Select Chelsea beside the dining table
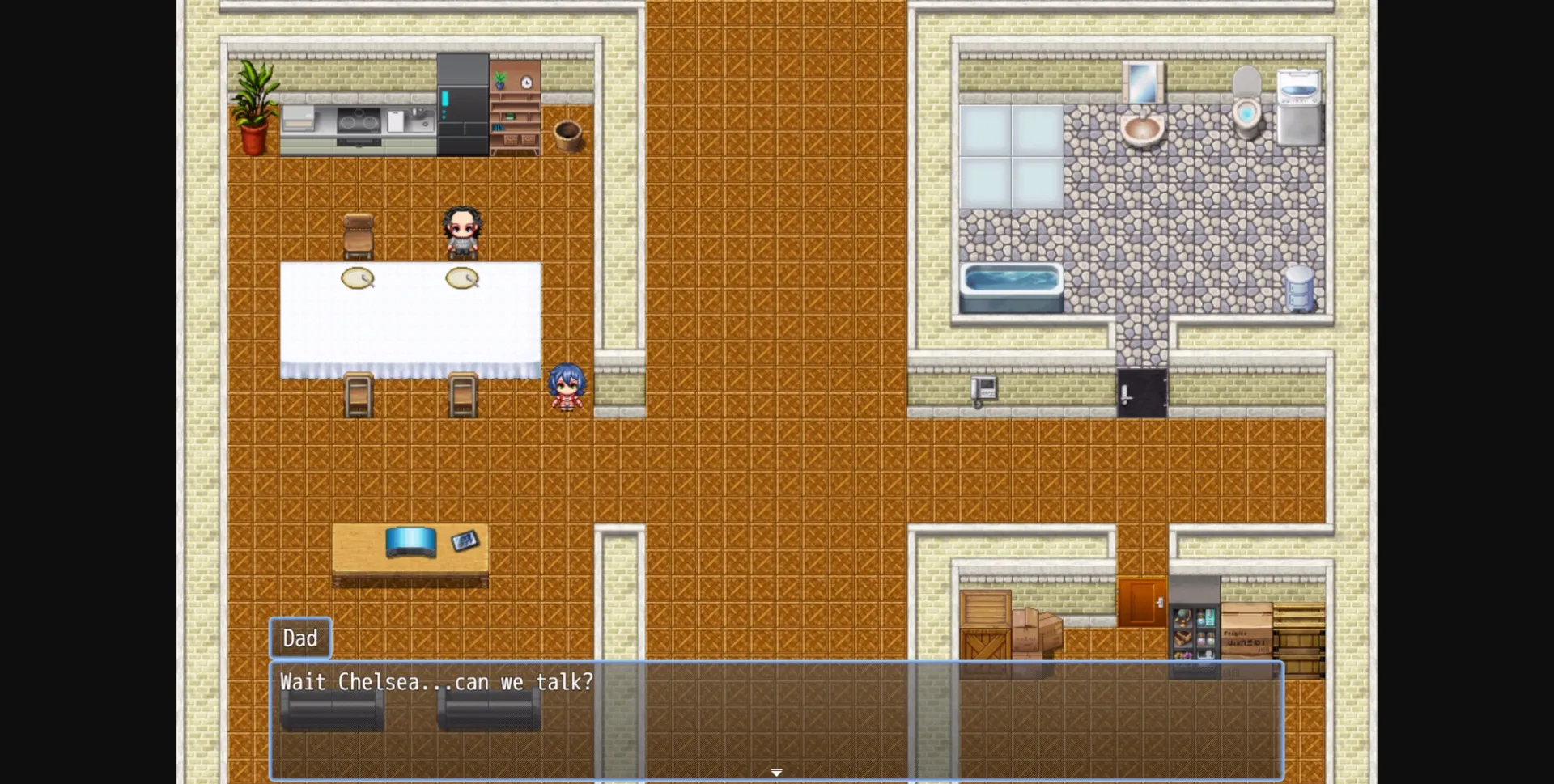This screenshot has height=784, width=1554. pyautogui.click(x=567, y=387)
